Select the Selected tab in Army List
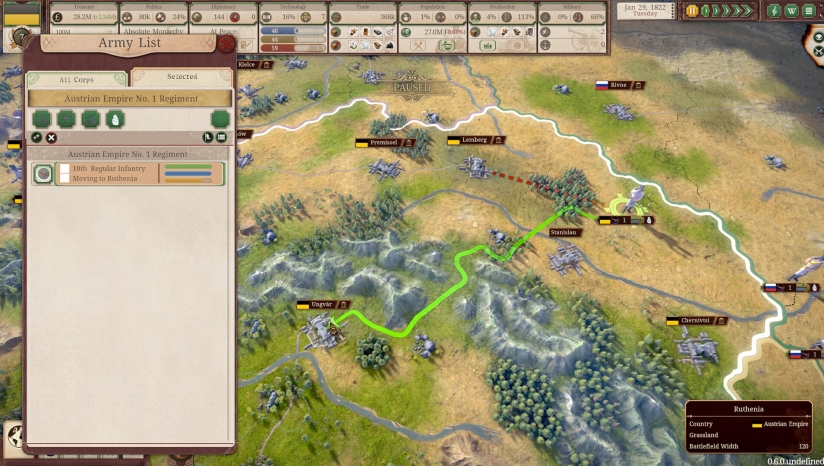824x466 pixels. [181, 77]
